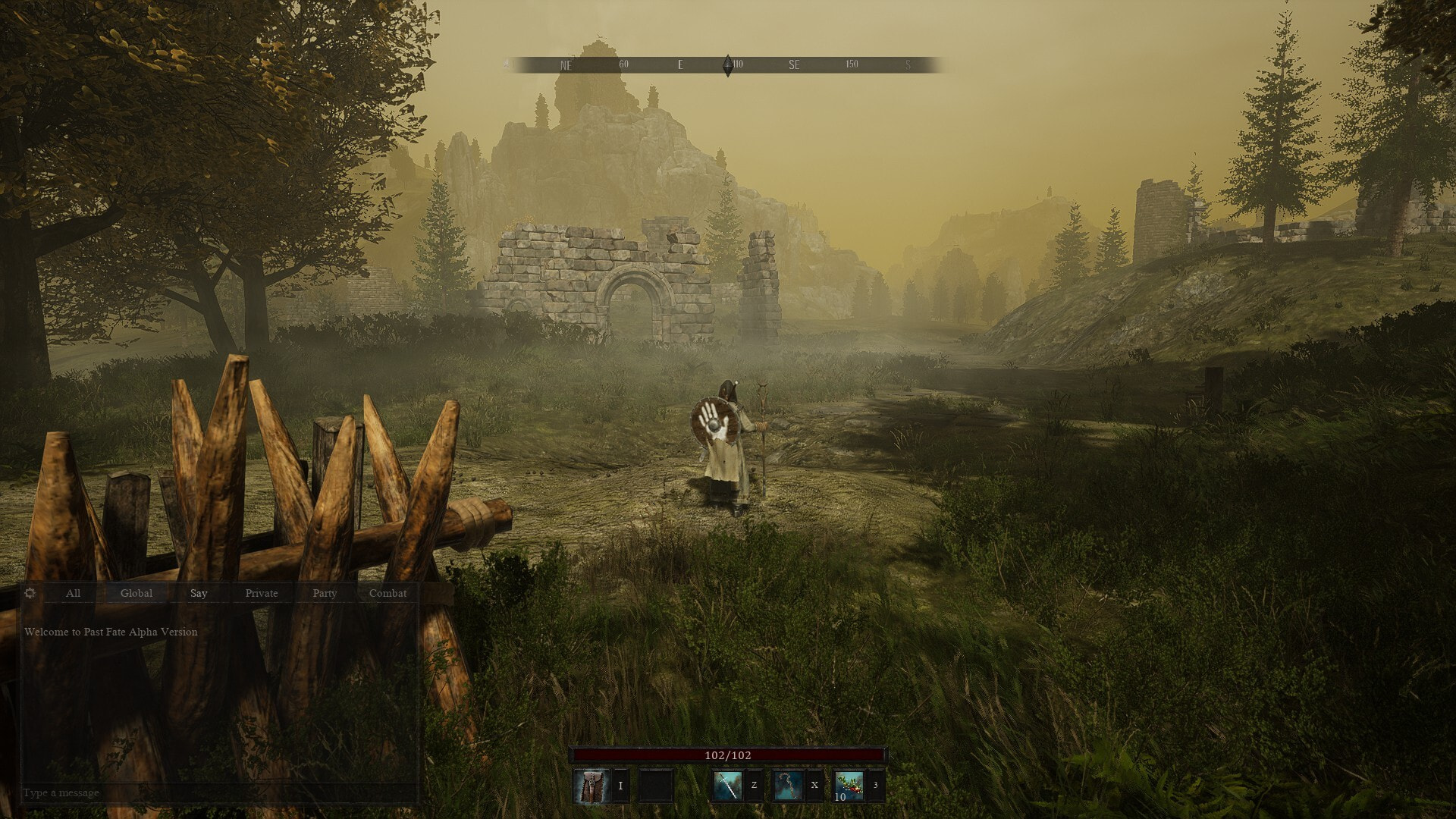Screen dimensions: 1456x819
Task: Select the sword weapon slot
Action: pos(726,786)
